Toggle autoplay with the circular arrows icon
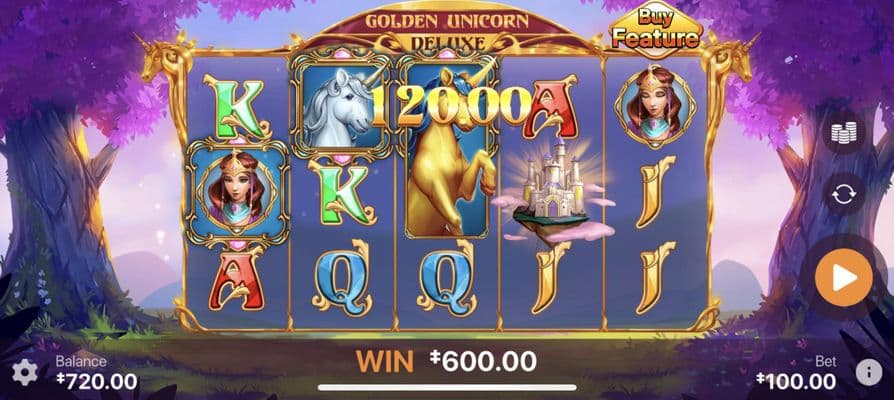 coord(843,194)
